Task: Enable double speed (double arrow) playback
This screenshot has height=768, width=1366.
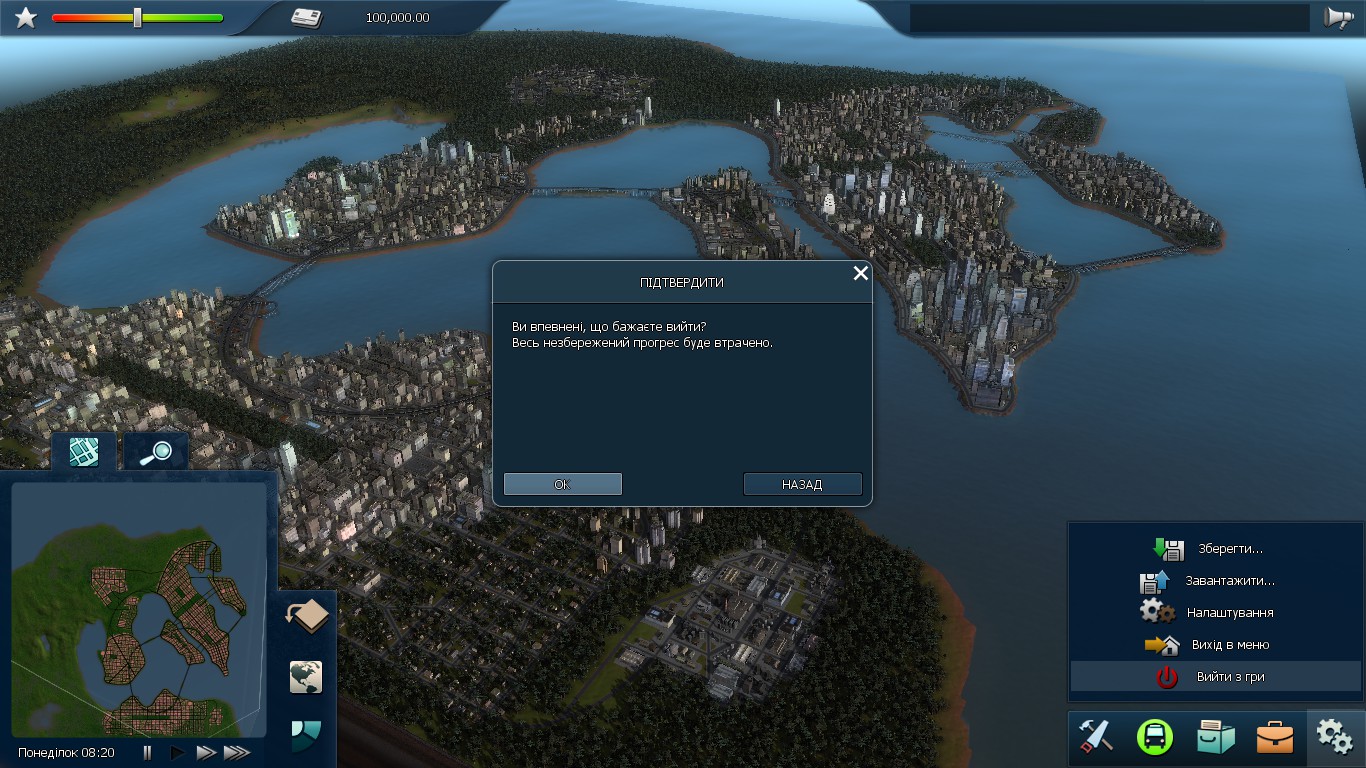Action: (x=204, y=753)
